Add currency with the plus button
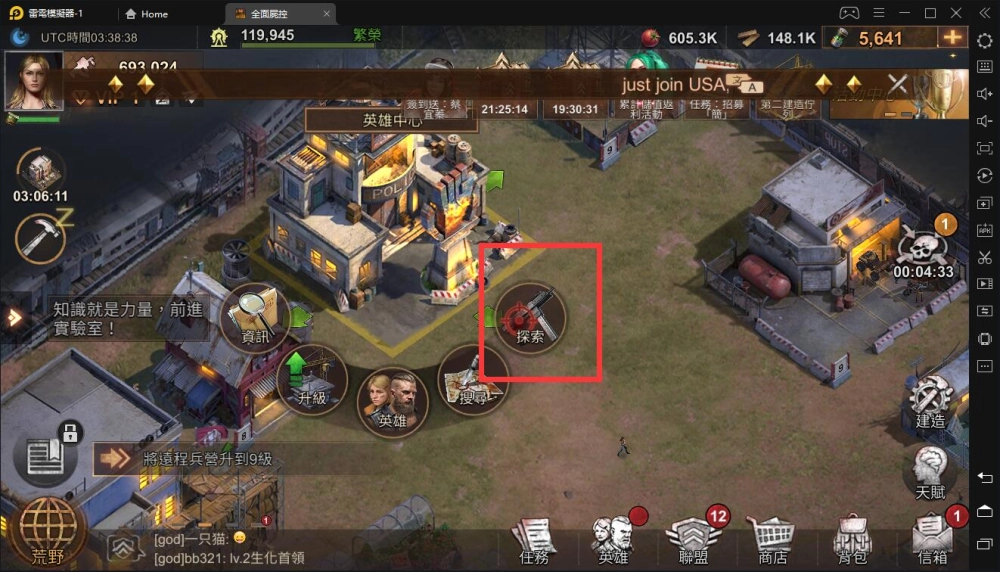 (951, 38)
